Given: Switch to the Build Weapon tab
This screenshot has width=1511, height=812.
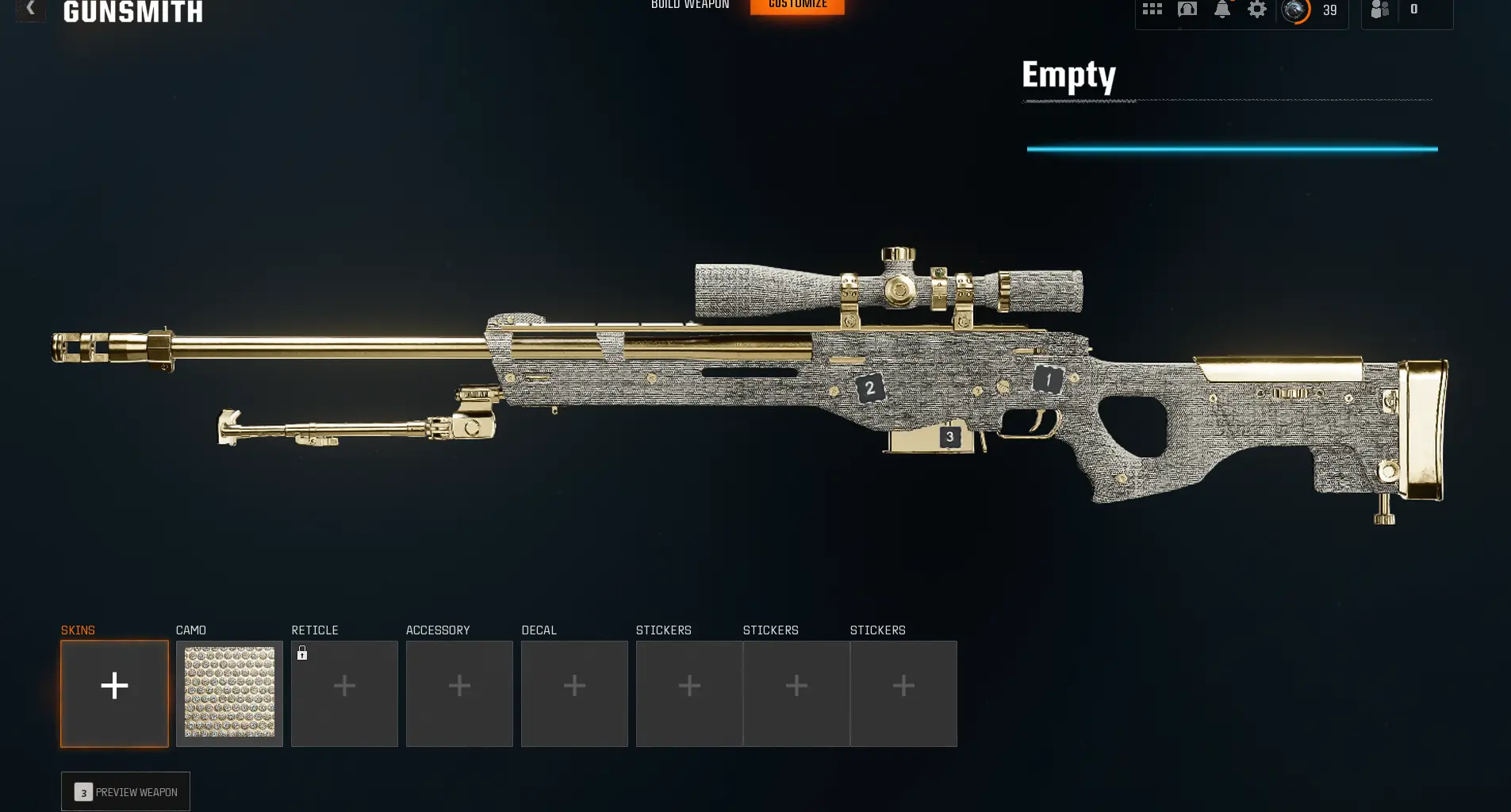Looking at the screenshot, I should (x=689, y=5).
